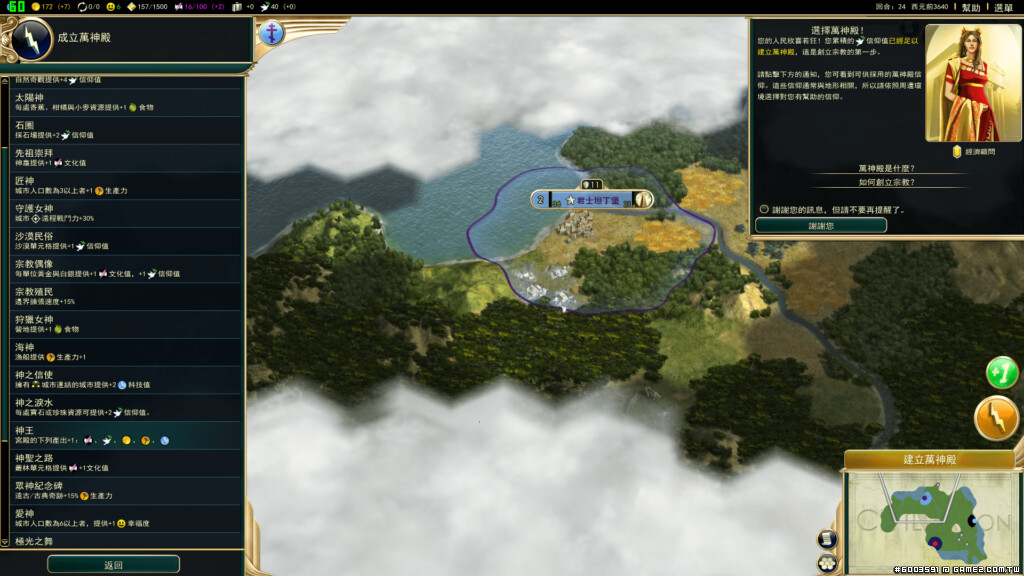
Task: Dismiss the advisor with 謝謝您 button
Action: point(820,226)
